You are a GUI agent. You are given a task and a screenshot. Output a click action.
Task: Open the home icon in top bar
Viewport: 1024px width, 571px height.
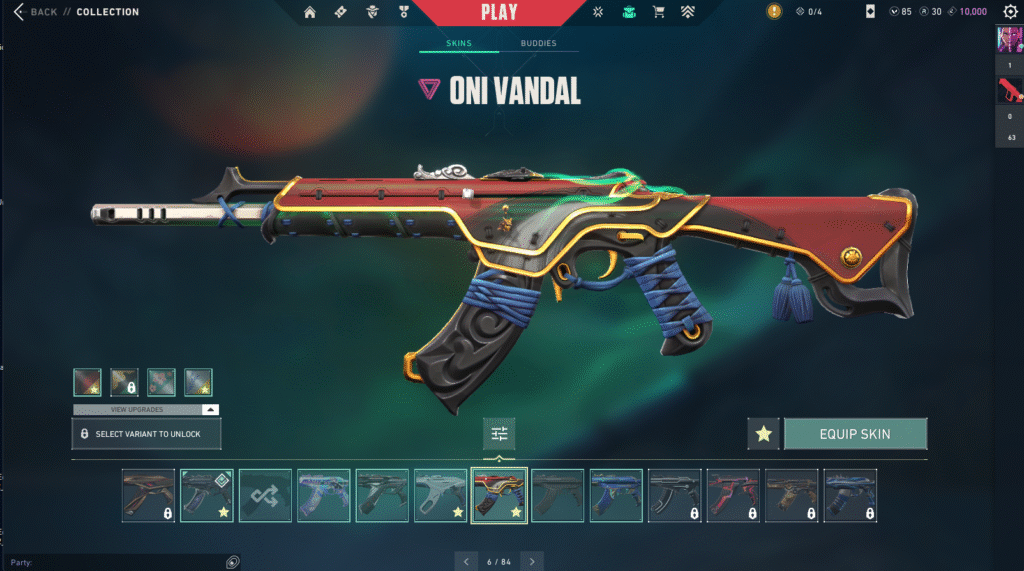(310, 13)
